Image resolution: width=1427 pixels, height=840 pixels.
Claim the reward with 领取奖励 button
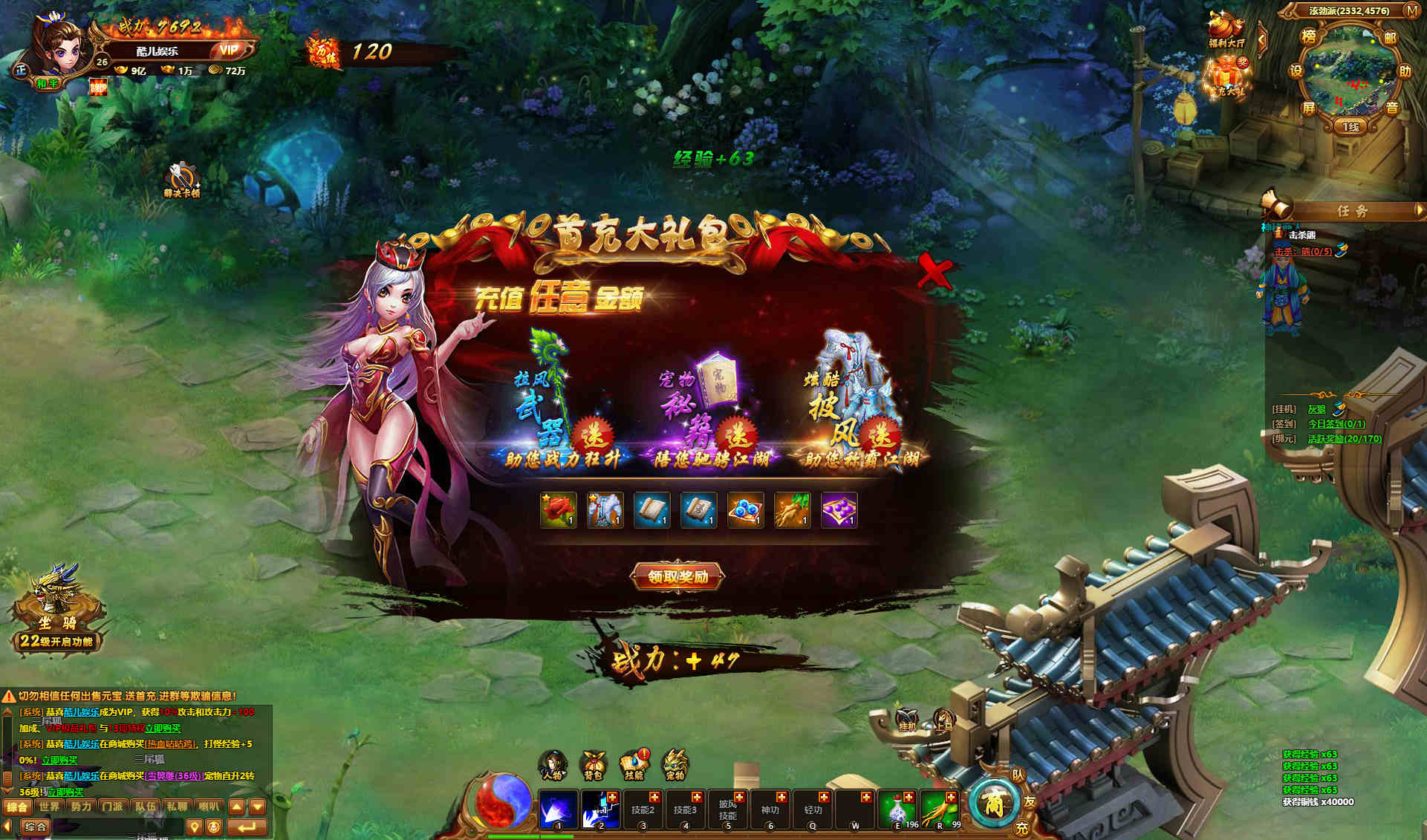tap(677, 576)
